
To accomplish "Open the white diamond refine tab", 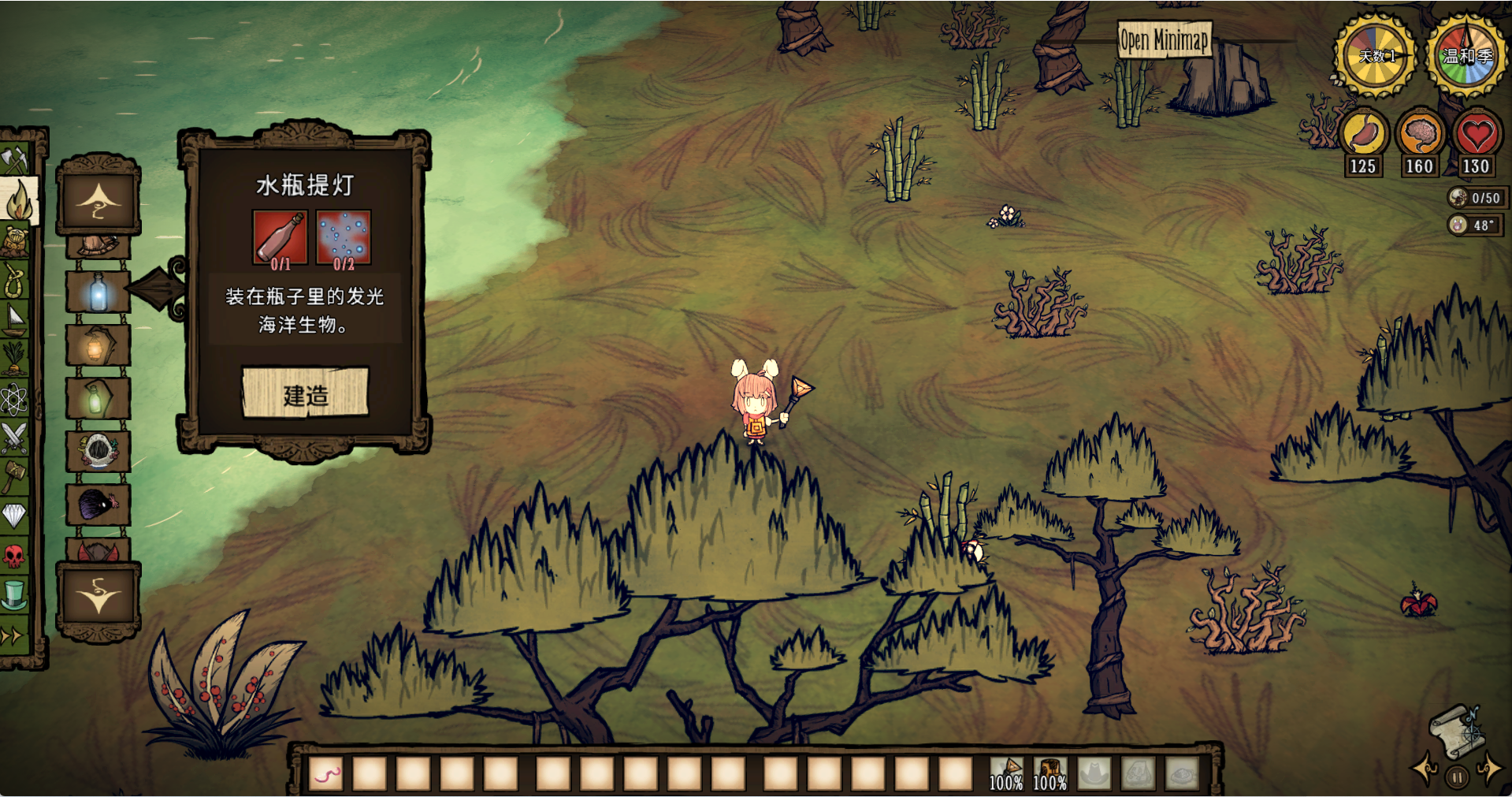I will pos(15,516).
